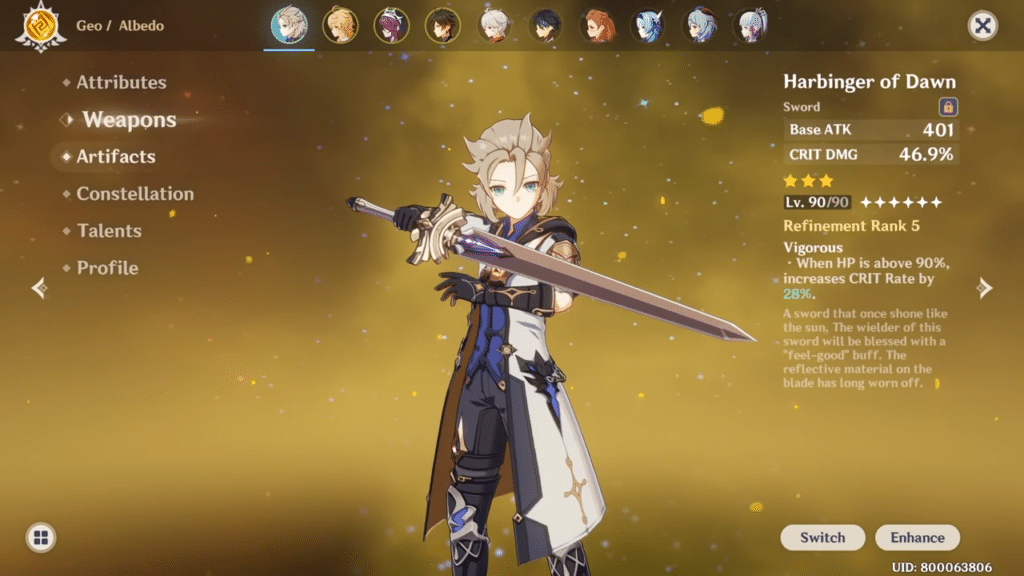Open the Attributes menu entry
Viewport: 1024px width, 576px height.
[121, 83]
